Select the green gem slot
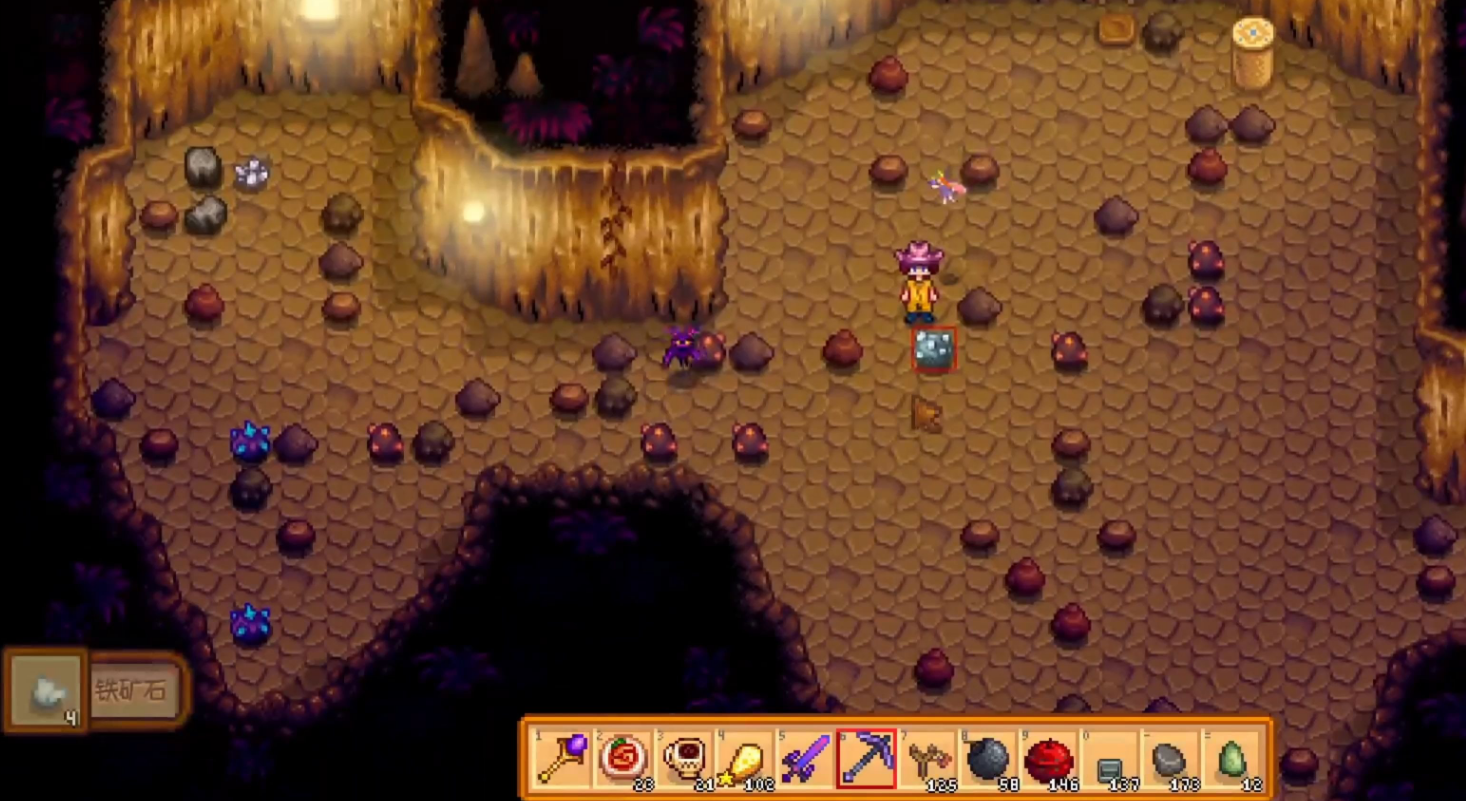Image resolution: width=1466 pixels, height=801 pixels. pos(1231,760)
